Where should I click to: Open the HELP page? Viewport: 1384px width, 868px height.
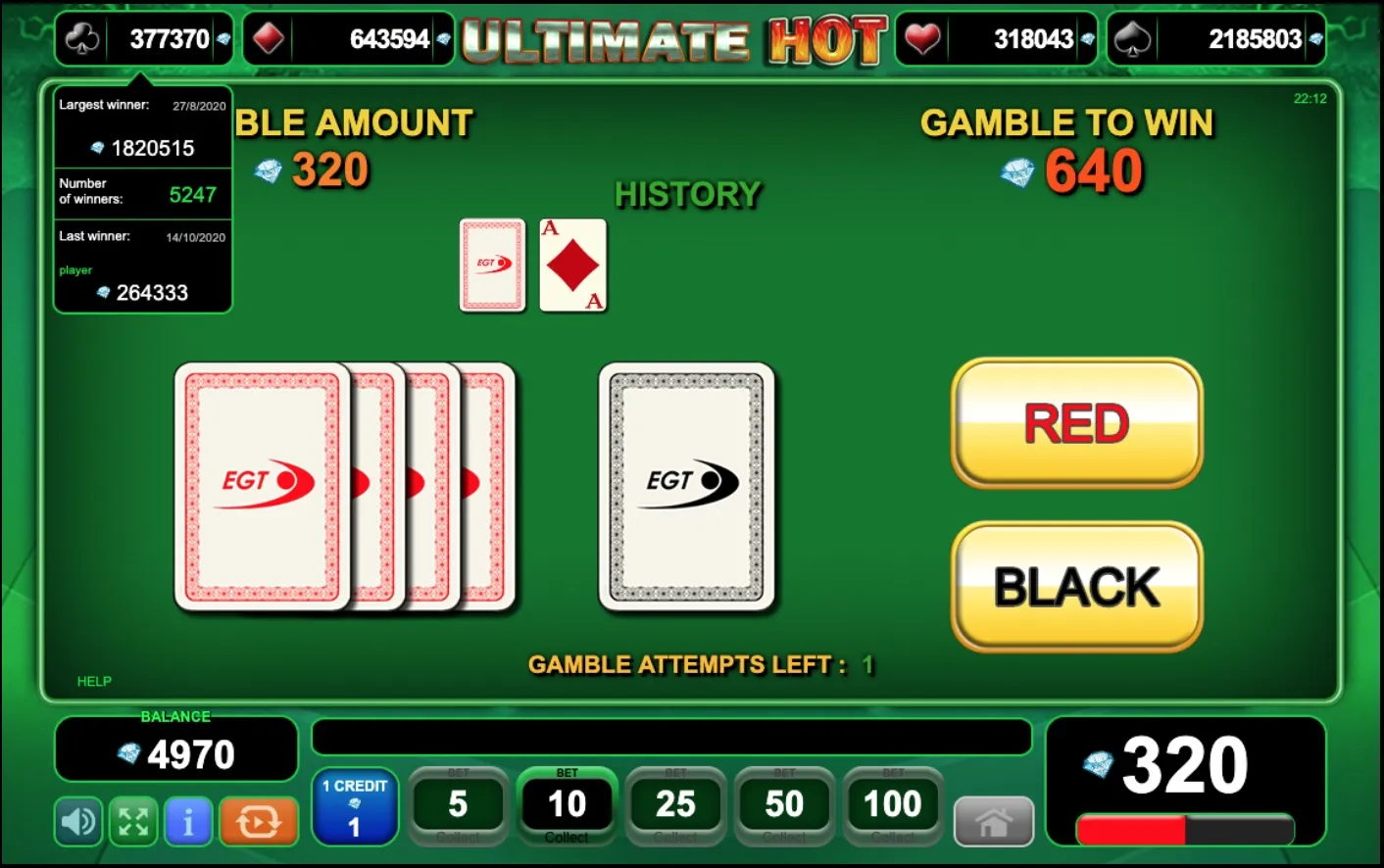tap(94, 681)
